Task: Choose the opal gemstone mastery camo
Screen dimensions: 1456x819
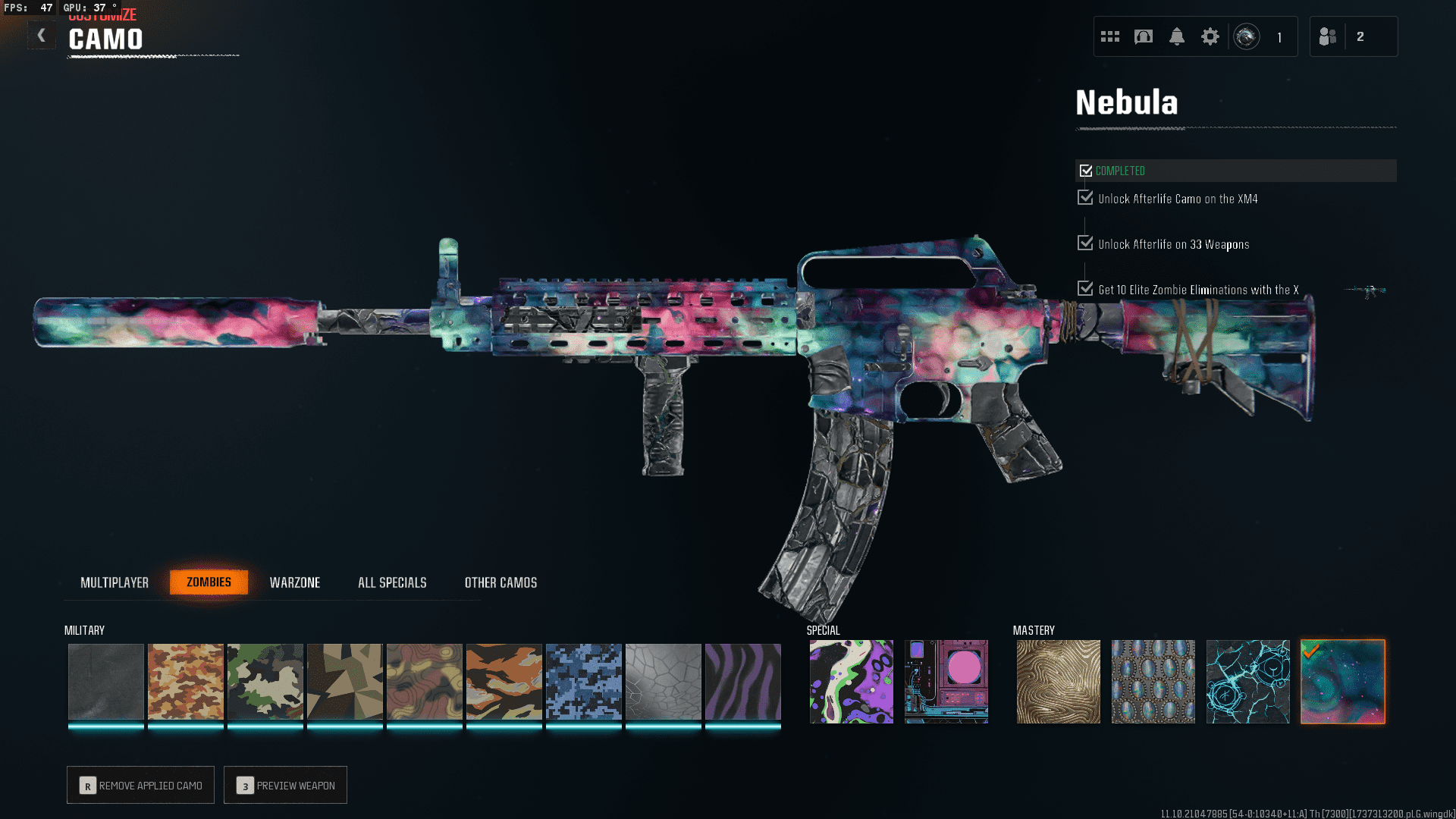Action: [1153, 681]
